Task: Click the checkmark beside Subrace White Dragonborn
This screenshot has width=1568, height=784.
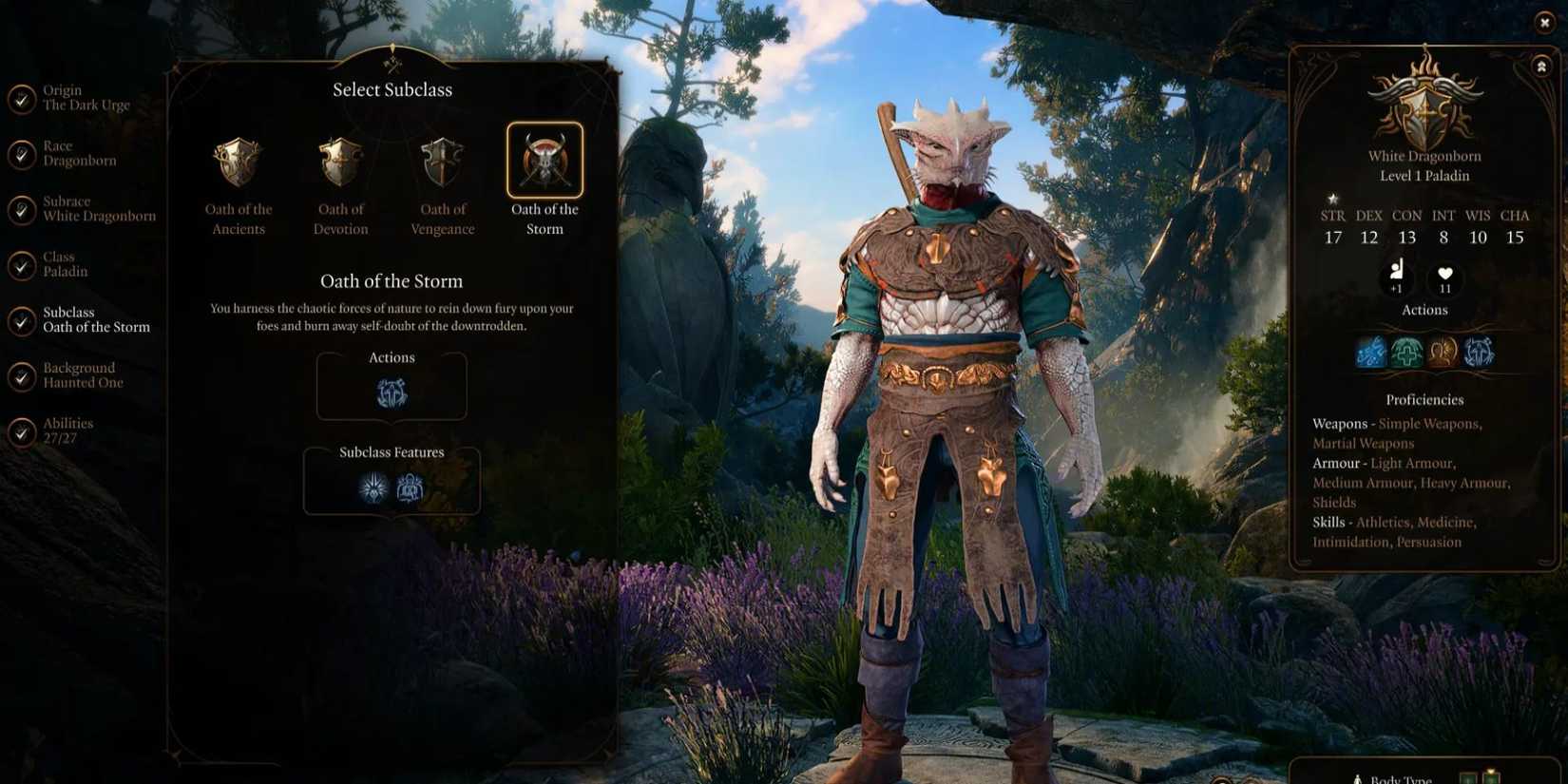Action: pyautogui.click(x=23, y=208)
